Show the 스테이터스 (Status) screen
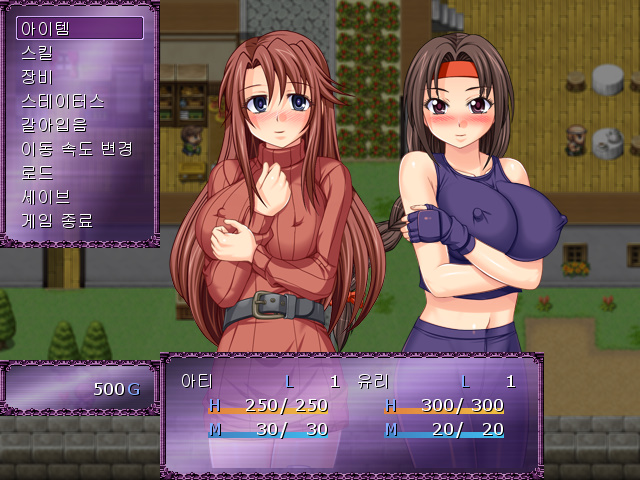Screen dimensions: 640x480 (x=80, y=100)
